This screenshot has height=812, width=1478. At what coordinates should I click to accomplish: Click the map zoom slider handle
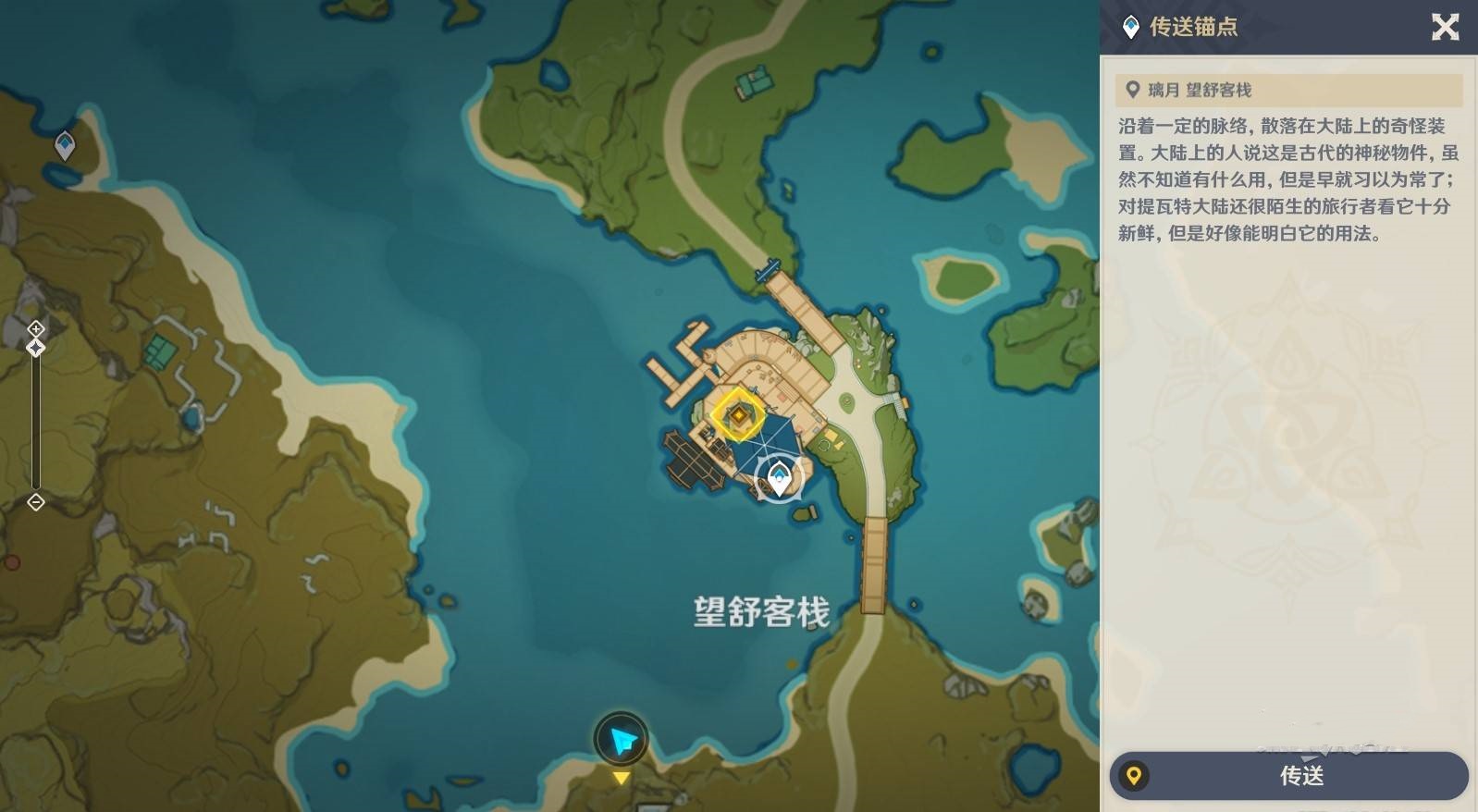coord(35,347)
